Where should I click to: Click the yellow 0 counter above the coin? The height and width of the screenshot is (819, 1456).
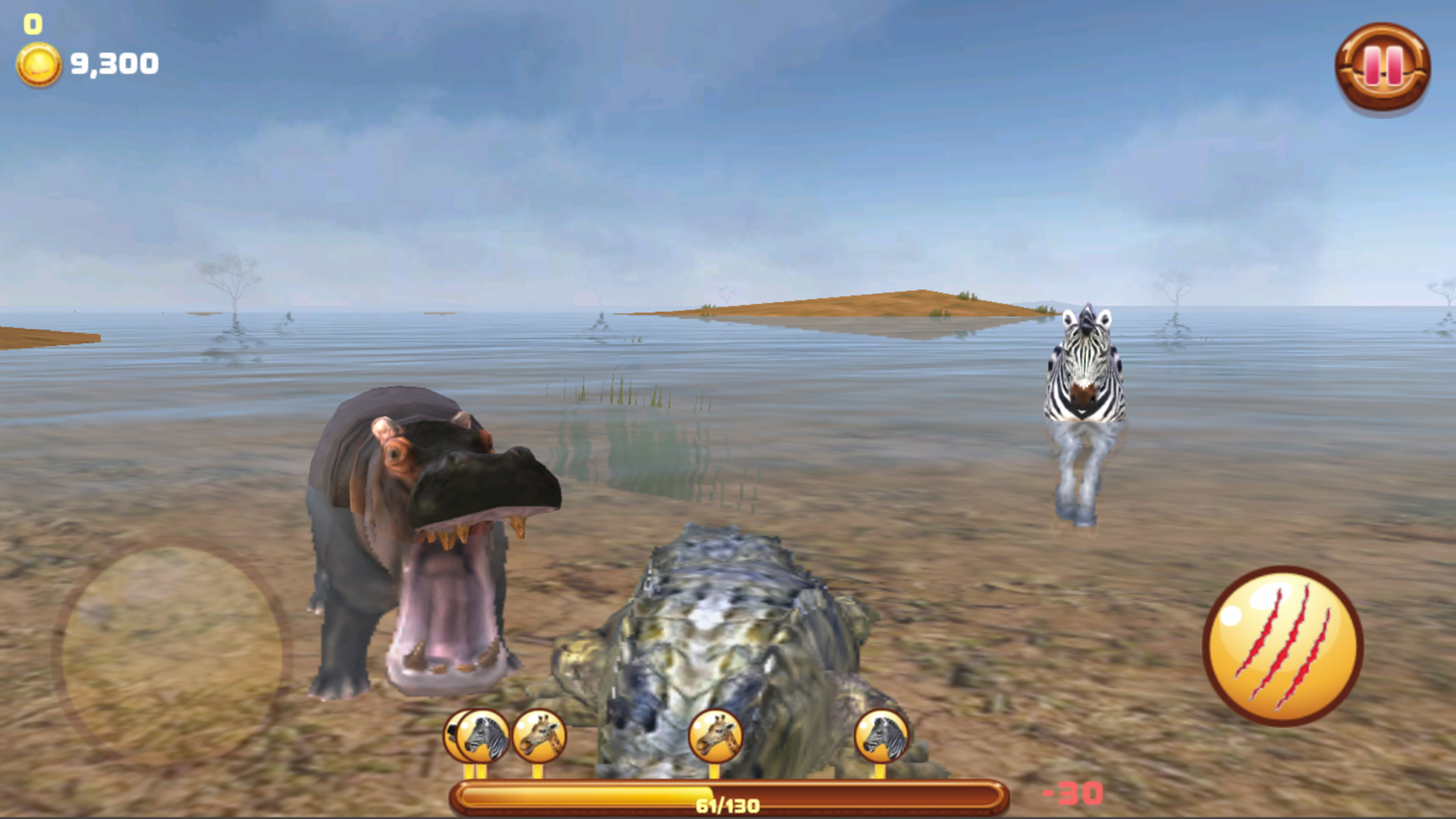click(33, 23)
